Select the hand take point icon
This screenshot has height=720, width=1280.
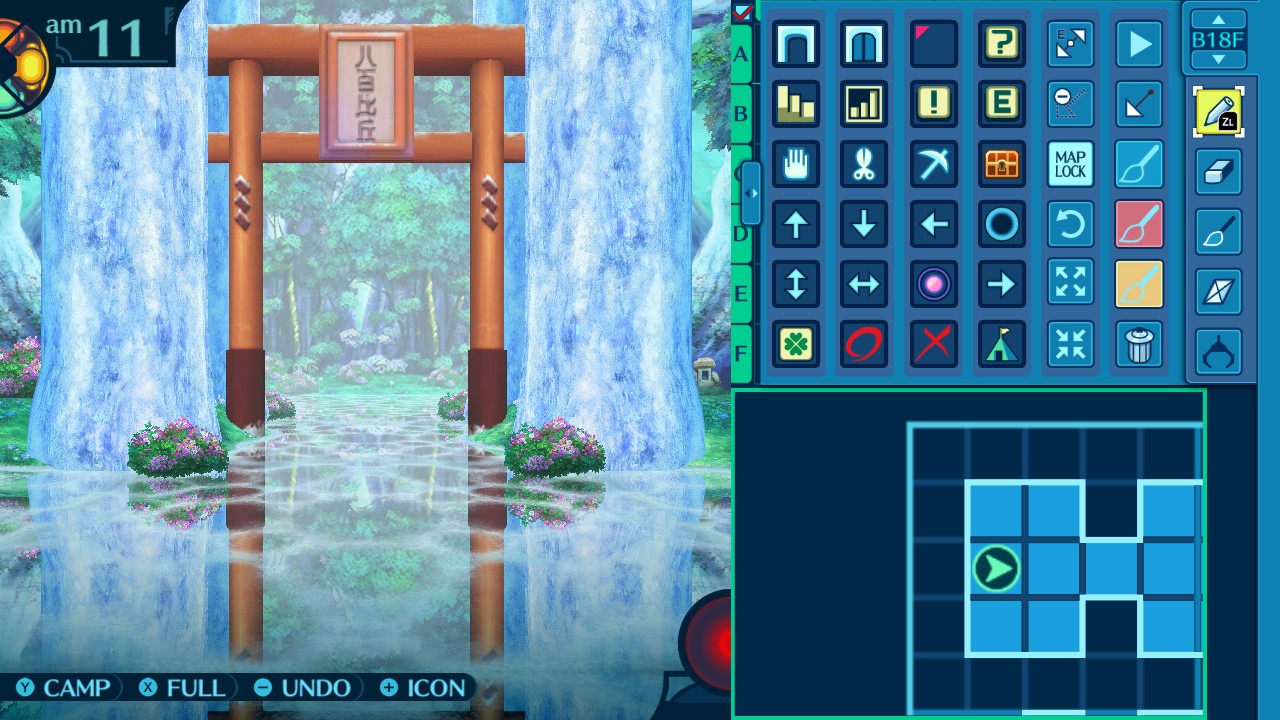pos(796,164)
